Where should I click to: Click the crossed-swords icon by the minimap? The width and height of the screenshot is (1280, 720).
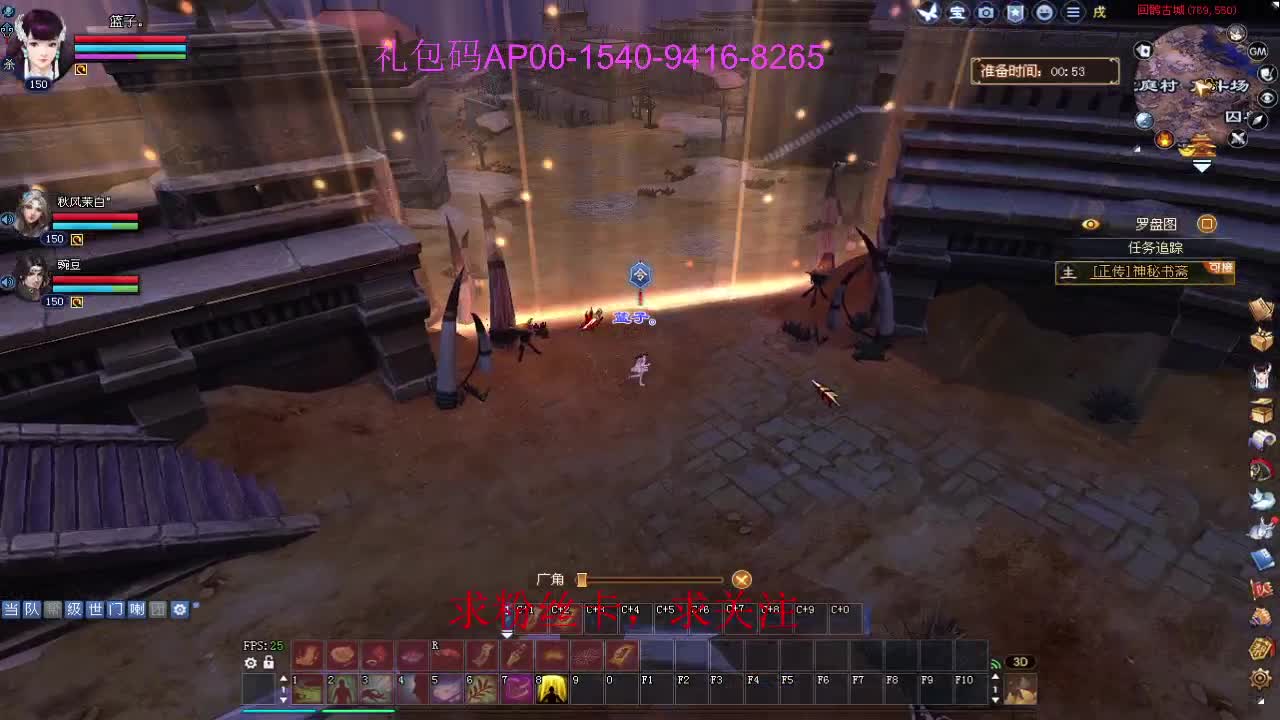pyautogui.click(x=1238, y=137)
